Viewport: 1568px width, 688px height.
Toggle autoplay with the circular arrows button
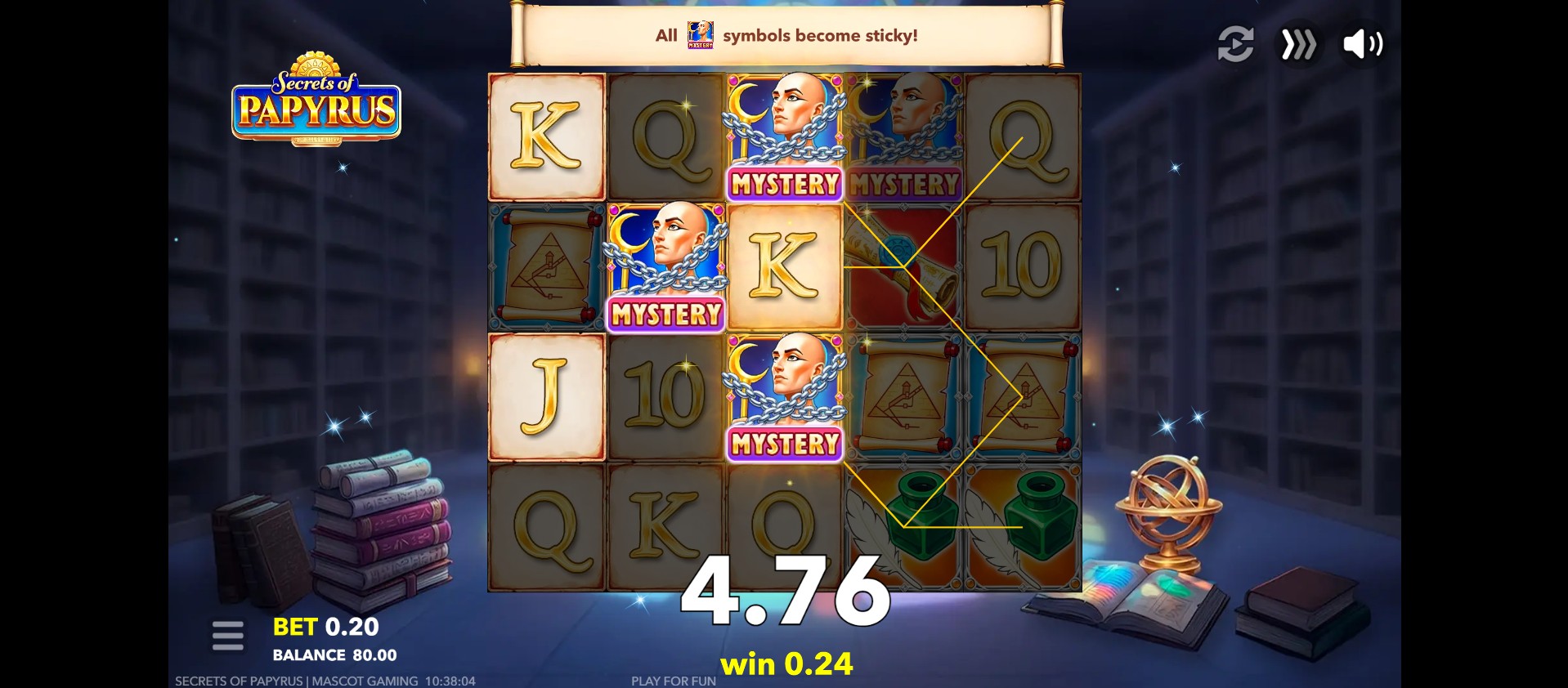coord(1235,44)
